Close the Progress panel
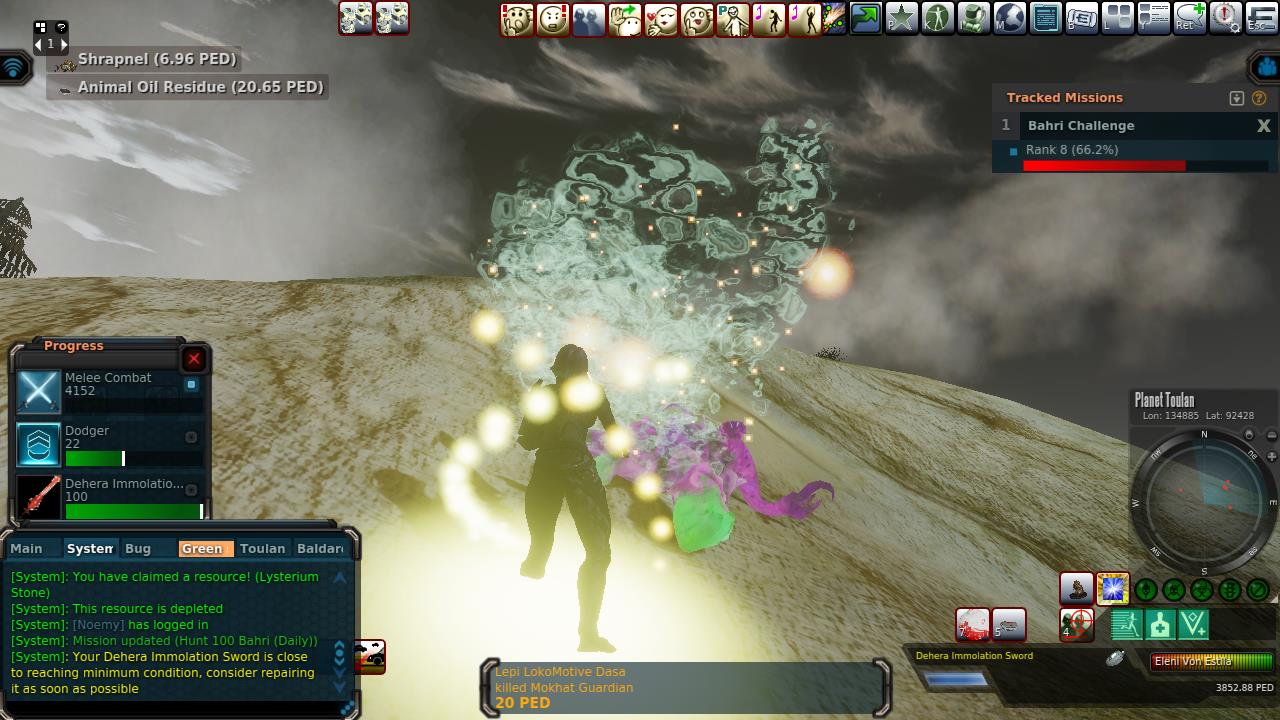This screenshot has height=720, width=1280. 194,359
